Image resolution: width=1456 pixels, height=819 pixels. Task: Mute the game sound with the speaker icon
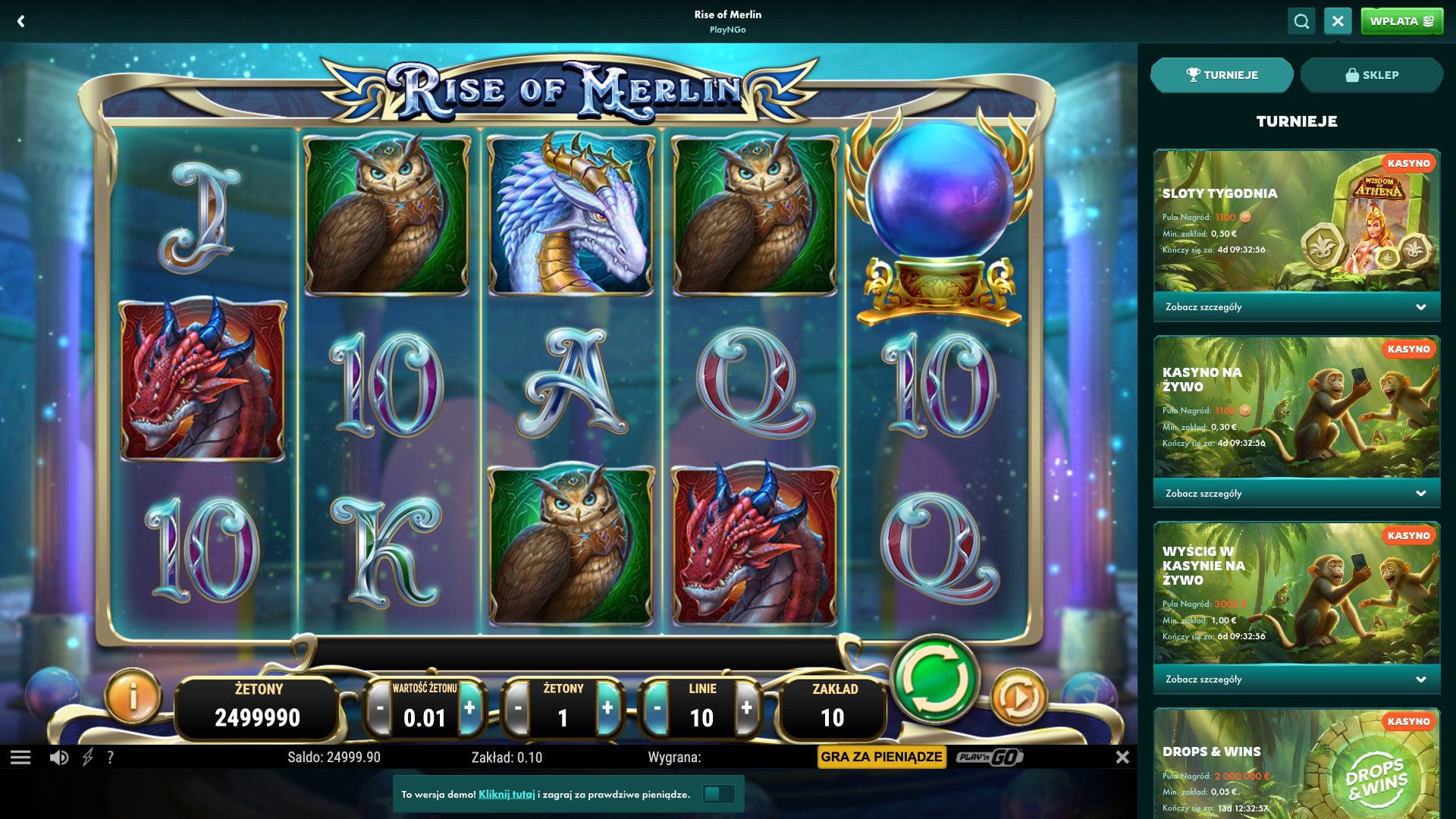59,757
